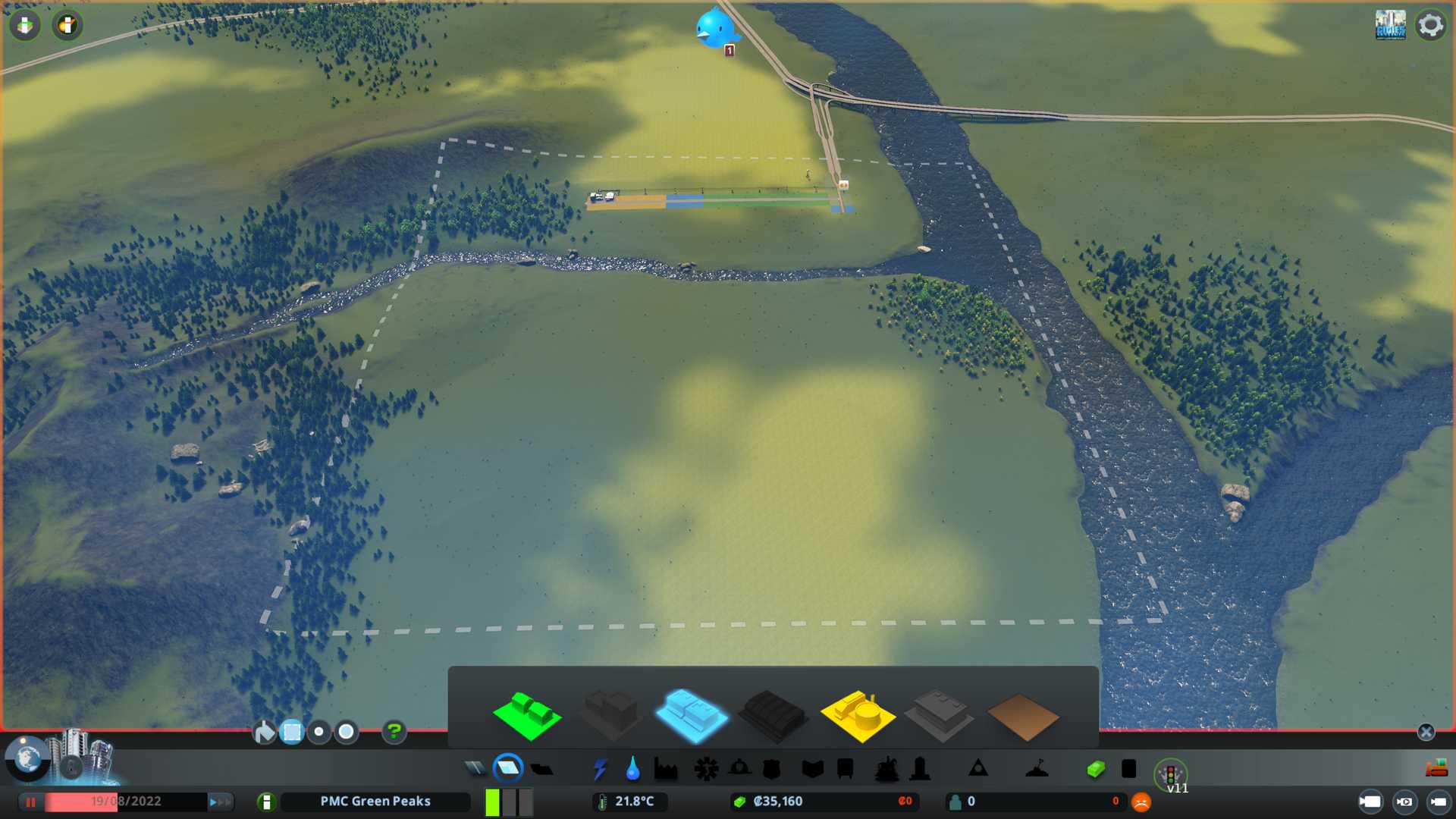Choose the large brush zoning tool
This screenshot has height=819, width=1456.
click(x=347, y=732)
